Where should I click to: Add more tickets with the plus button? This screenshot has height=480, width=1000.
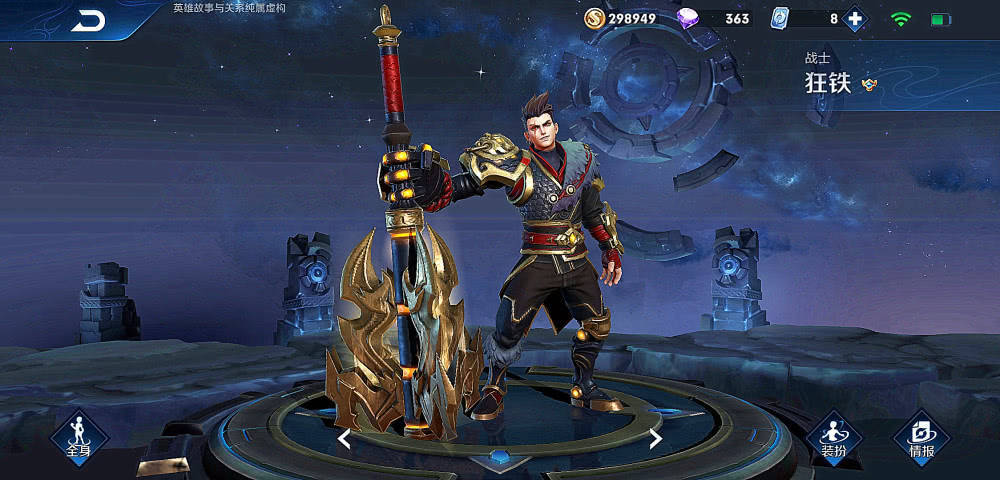click(x=855, y=18)
